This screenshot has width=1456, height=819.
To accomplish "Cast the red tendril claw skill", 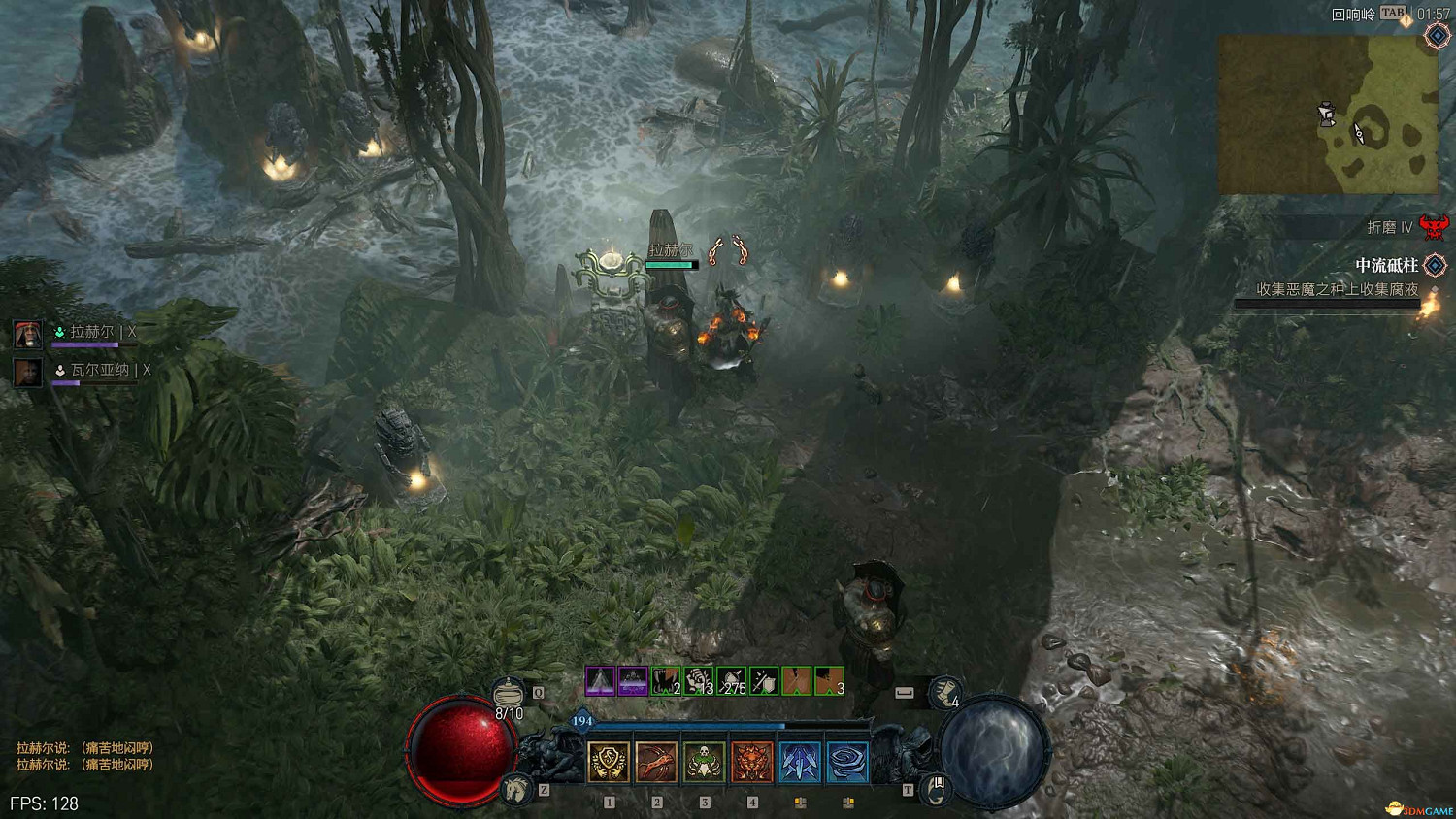I will pos(656,762).
